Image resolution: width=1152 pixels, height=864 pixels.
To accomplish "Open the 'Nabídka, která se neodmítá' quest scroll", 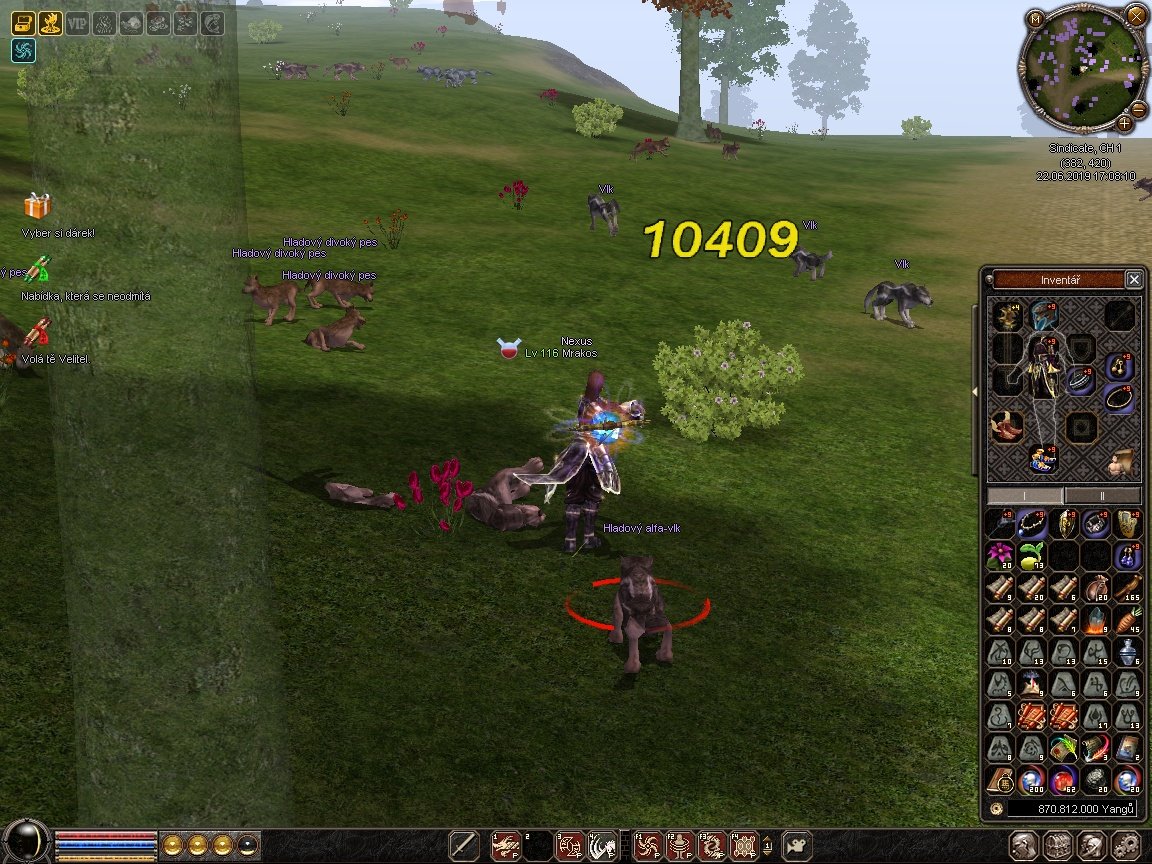I will pyautogui.click(x=37, y=270).
